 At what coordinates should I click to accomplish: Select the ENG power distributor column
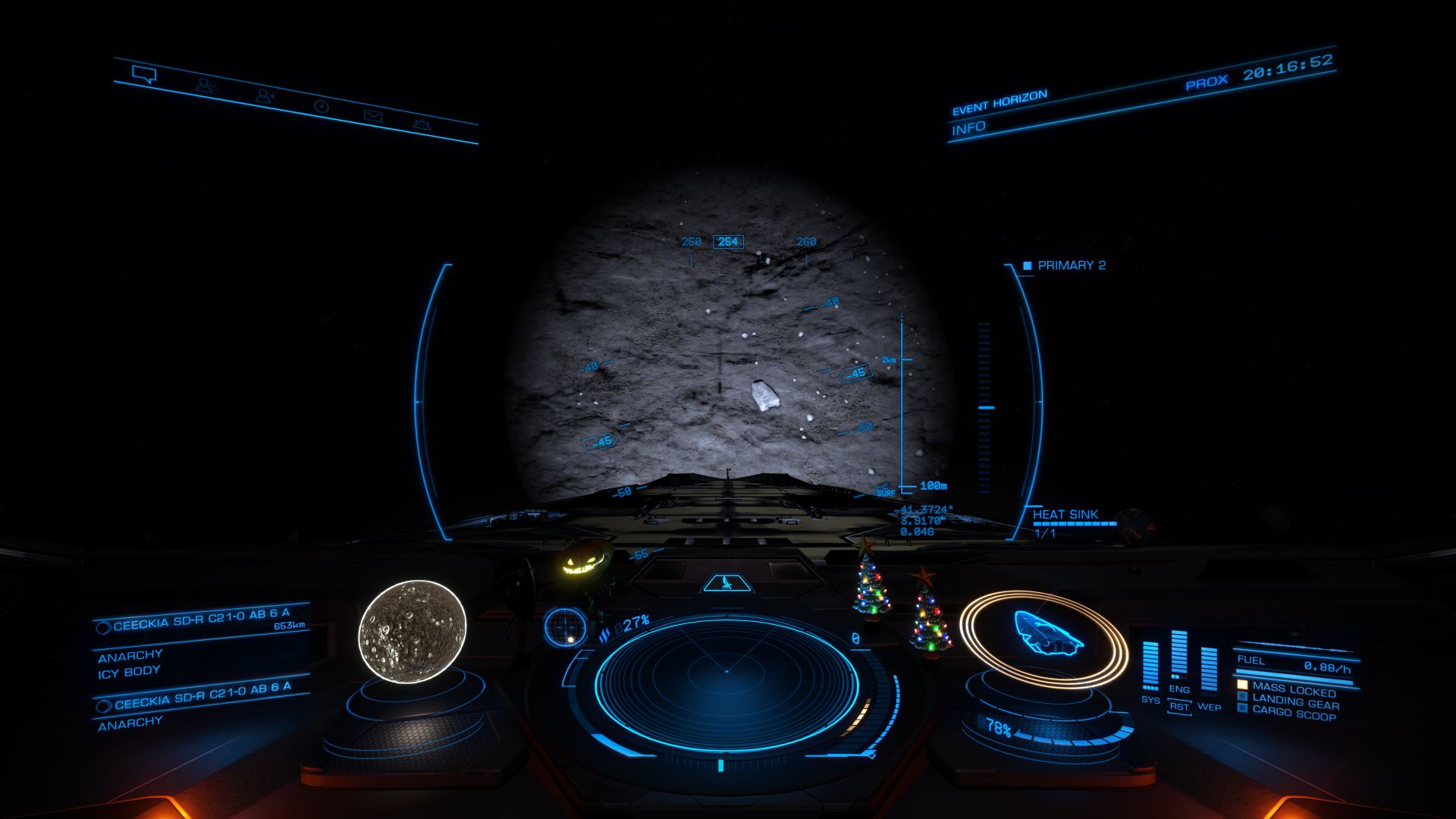(1179, 656)
